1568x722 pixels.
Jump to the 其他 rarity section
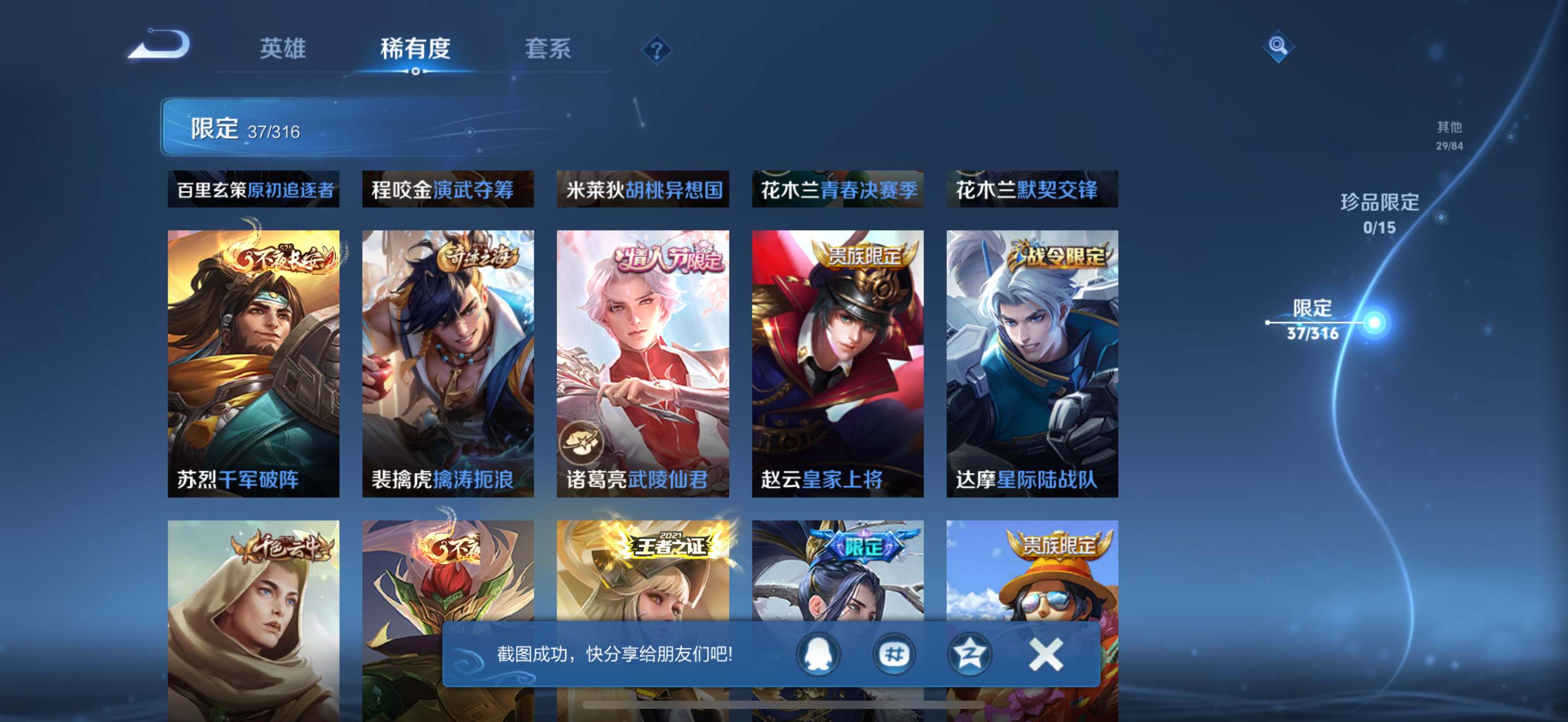[x=1449, y=135]
